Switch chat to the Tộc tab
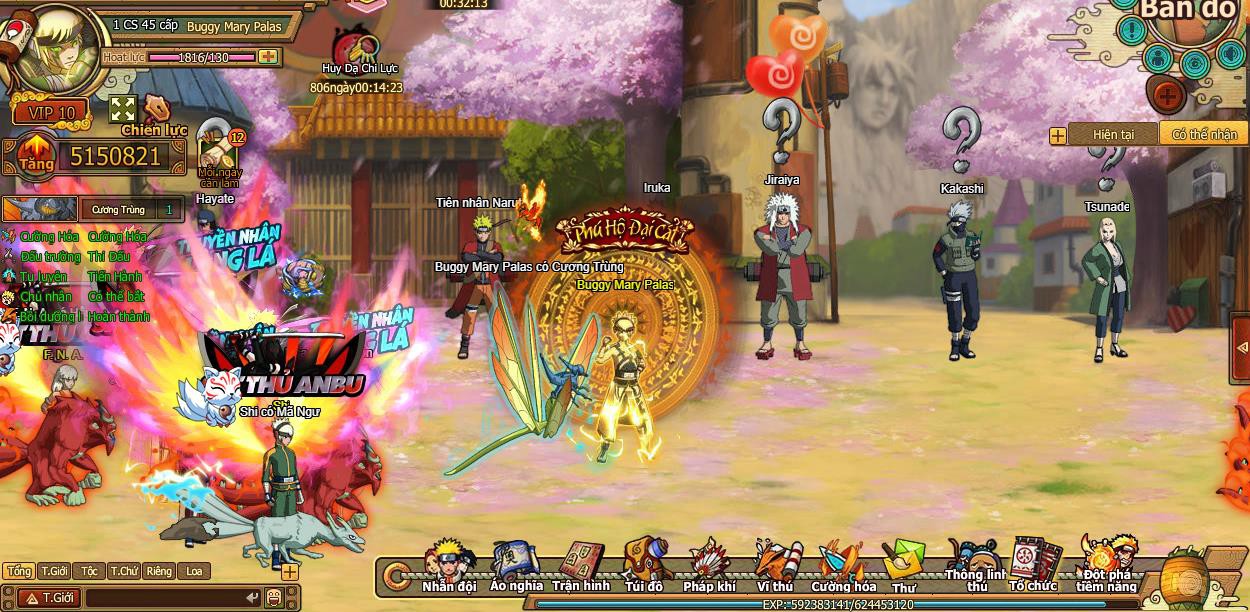The width and height of the screenshot is (1250, 612). [x=90, y=571]
